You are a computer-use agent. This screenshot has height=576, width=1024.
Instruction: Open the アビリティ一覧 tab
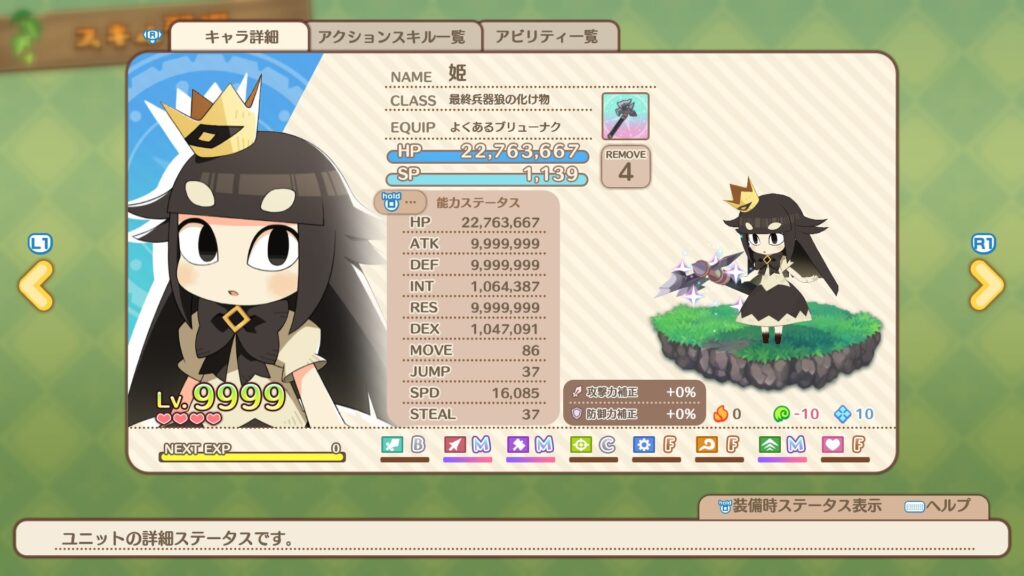pyautogui.click(x=549, y=37)
